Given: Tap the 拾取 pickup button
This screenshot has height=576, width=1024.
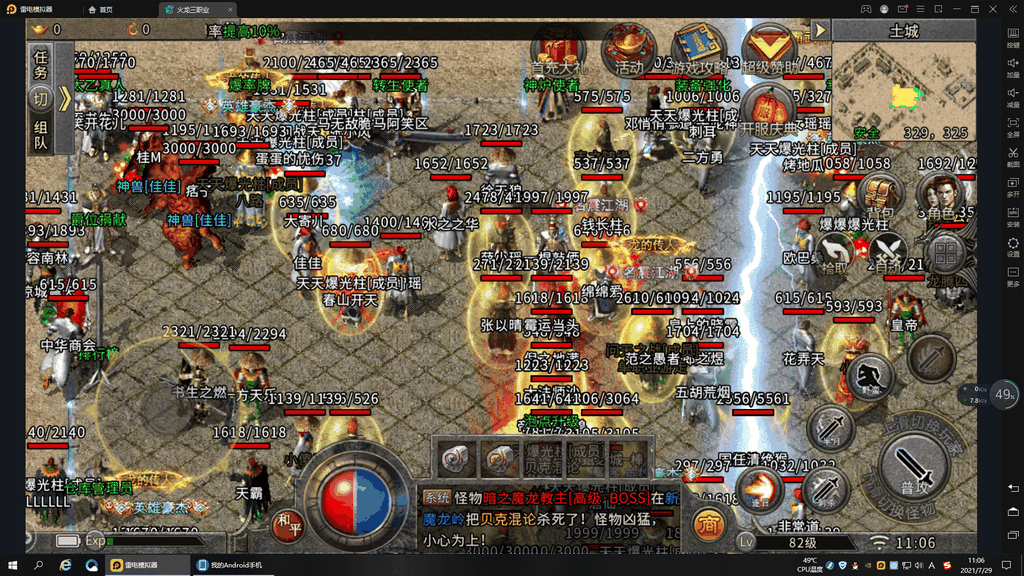Looking at the screenshot, I should (x=834, y=251).
